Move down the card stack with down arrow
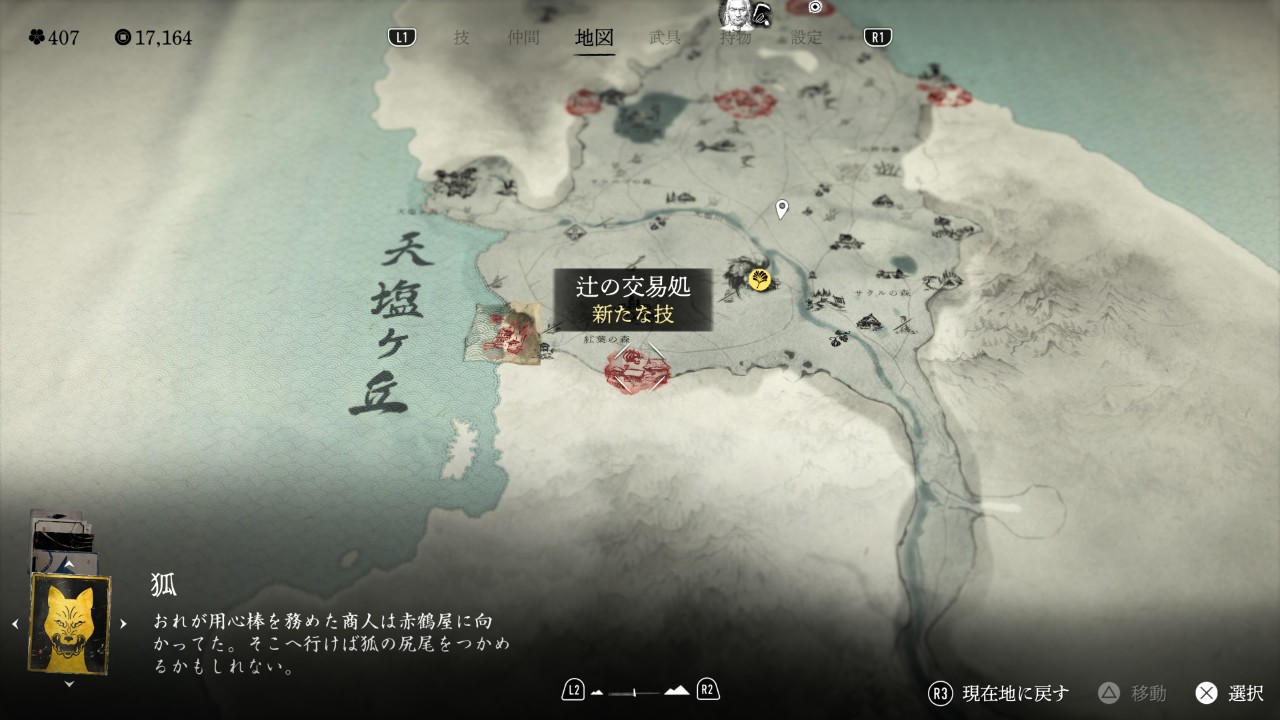The image size is (1280, 720). [69, 684]
